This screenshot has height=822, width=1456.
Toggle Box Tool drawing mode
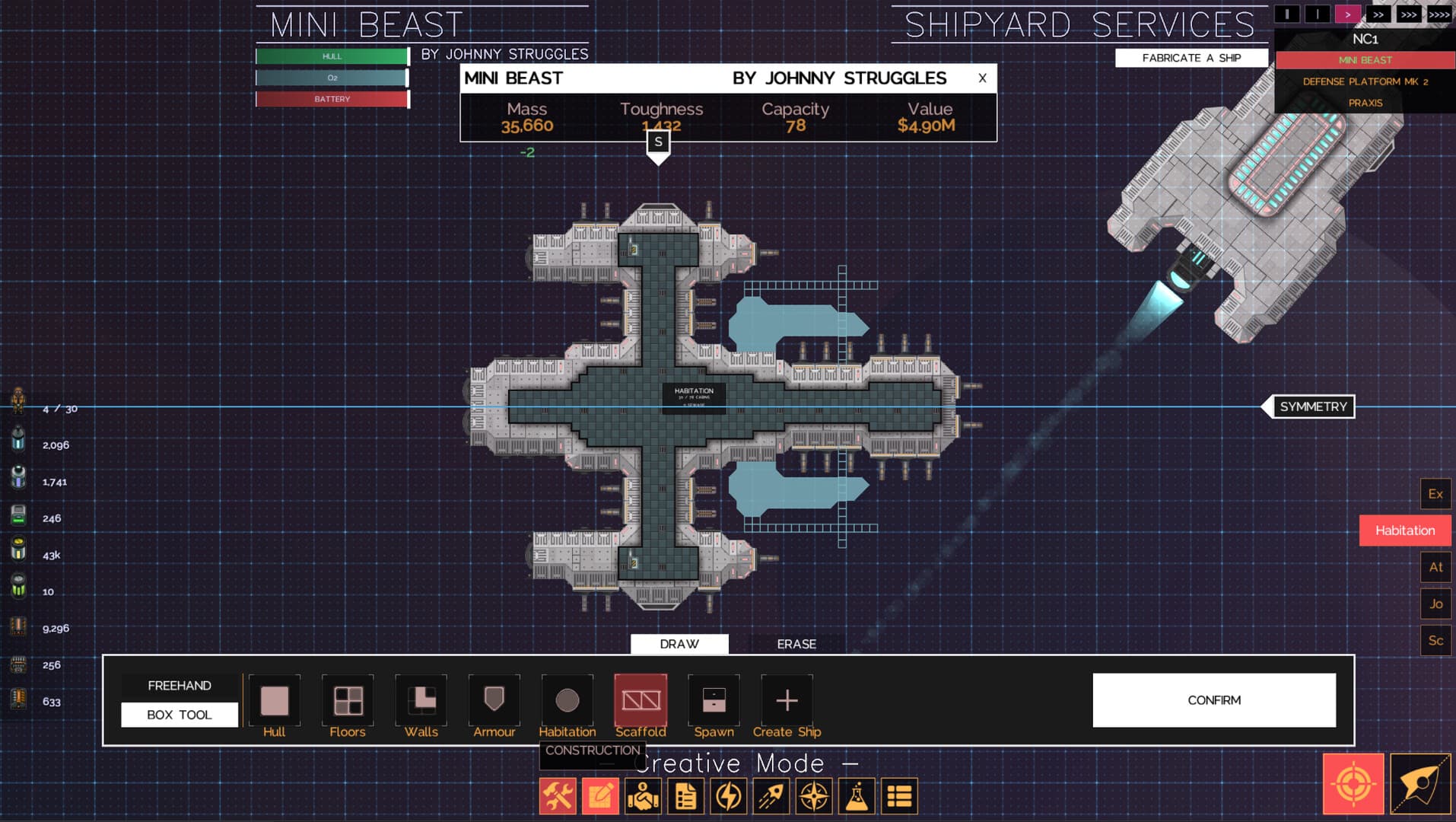click(x=180, y=714)
